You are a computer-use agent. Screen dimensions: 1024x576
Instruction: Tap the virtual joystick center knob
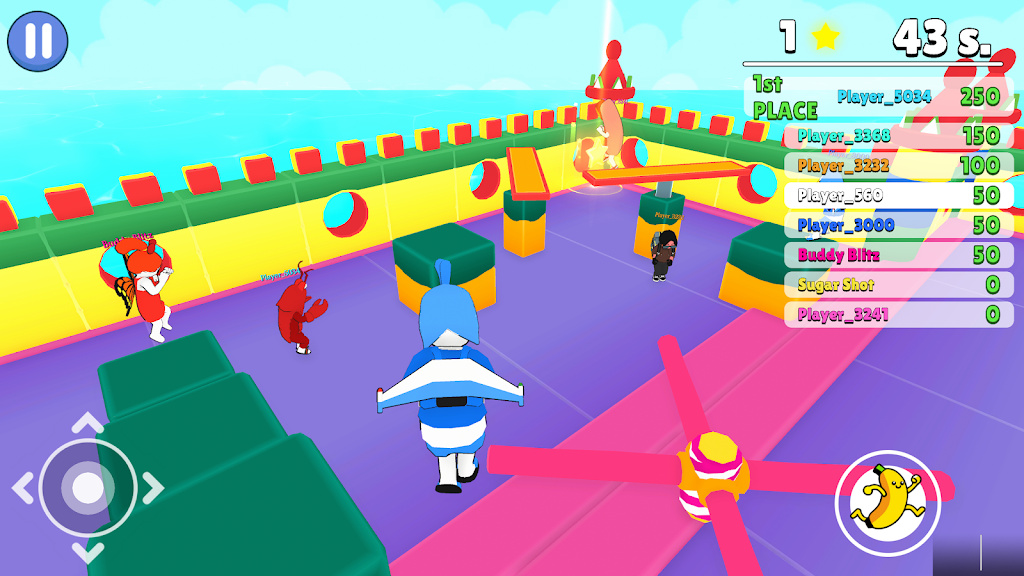[88, 488]
